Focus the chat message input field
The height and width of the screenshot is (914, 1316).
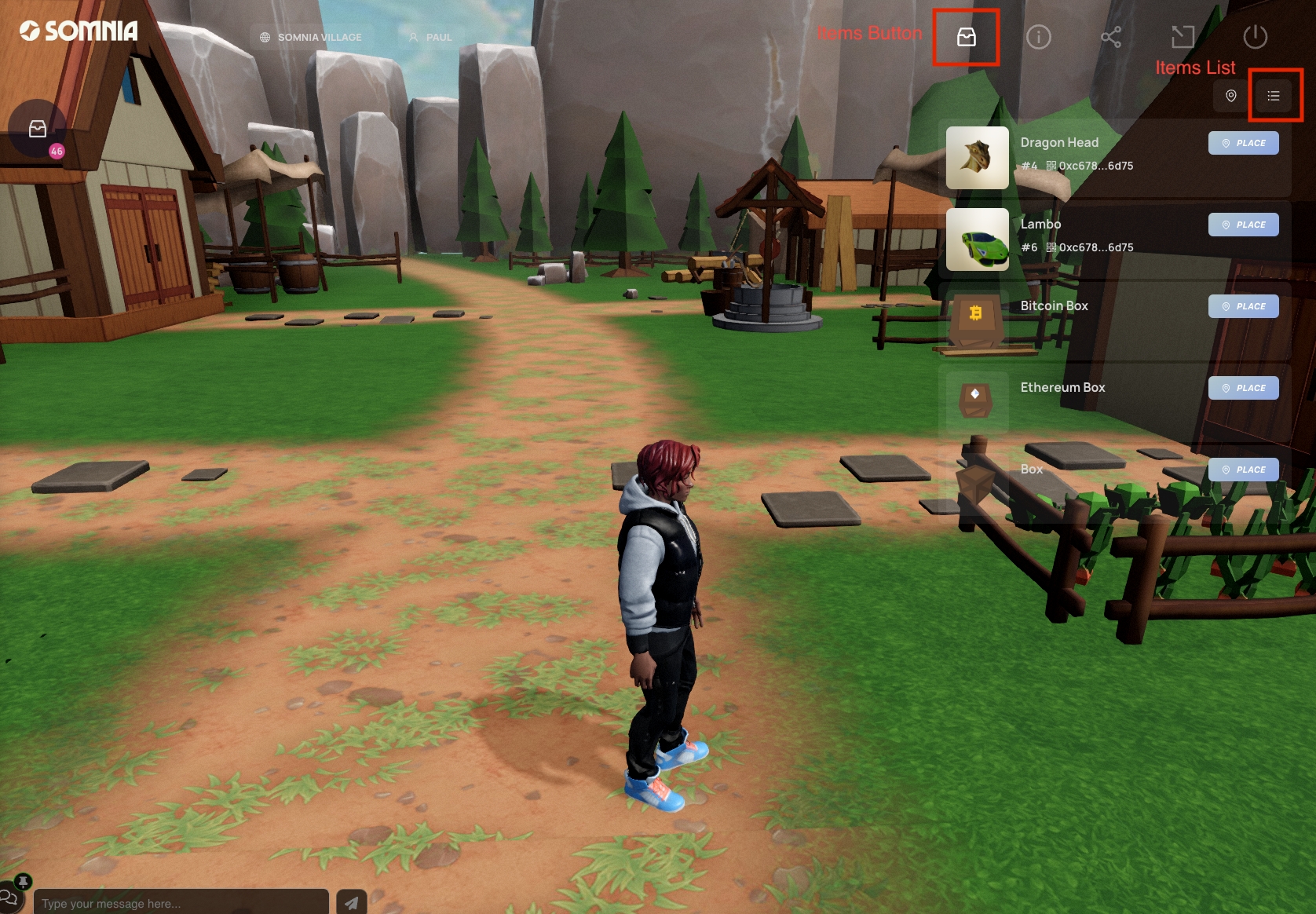(x=181, y=903)
